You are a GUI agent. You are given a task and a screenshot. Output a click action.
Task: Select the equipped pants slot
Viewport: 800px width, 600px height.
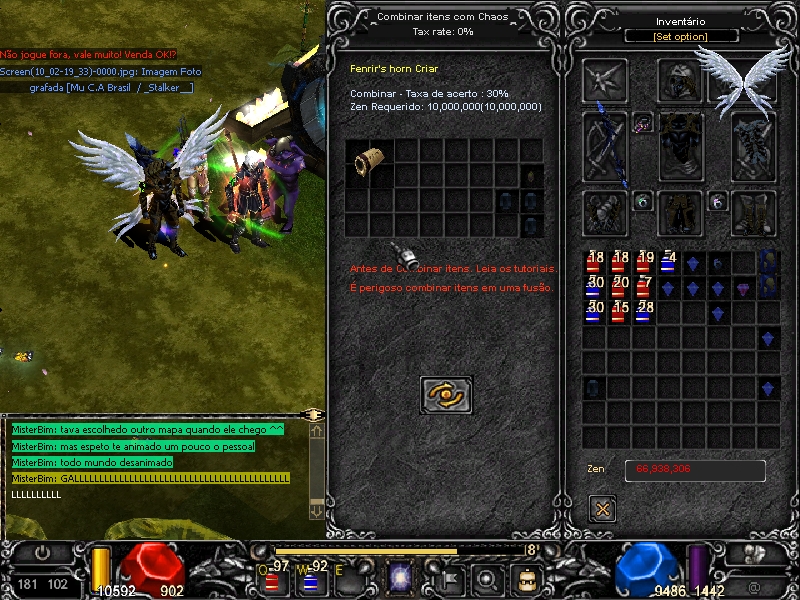pyautogui.click(x=681, y=213)
